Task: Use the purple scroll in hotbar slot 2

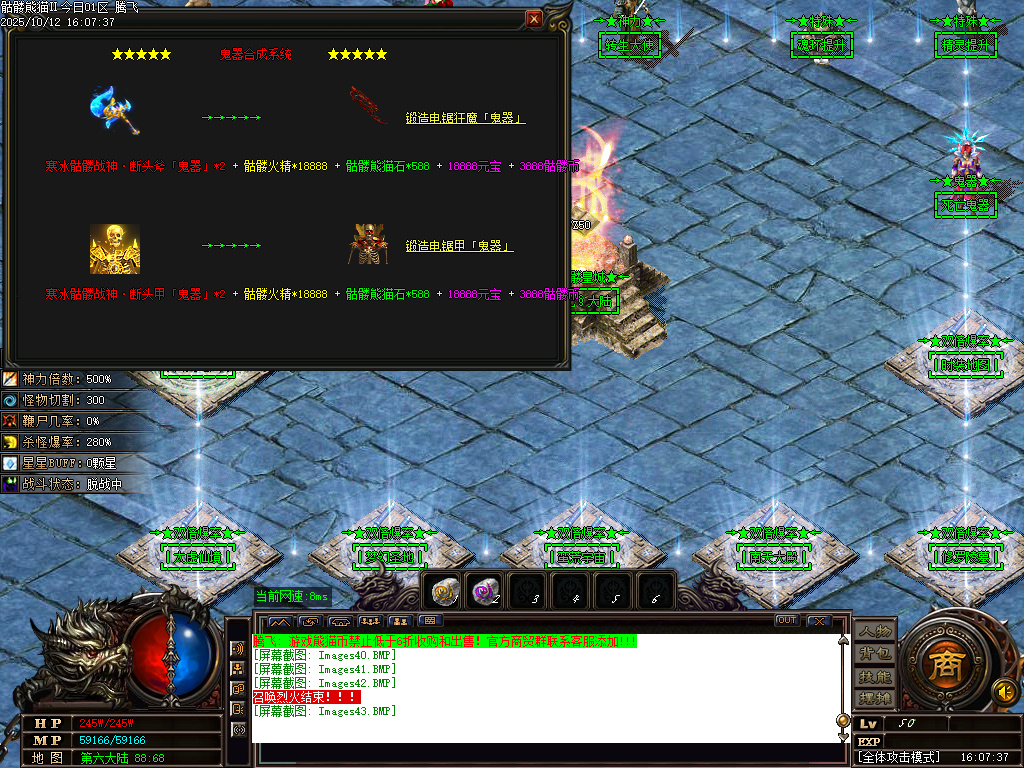Action: click(486, 593)
